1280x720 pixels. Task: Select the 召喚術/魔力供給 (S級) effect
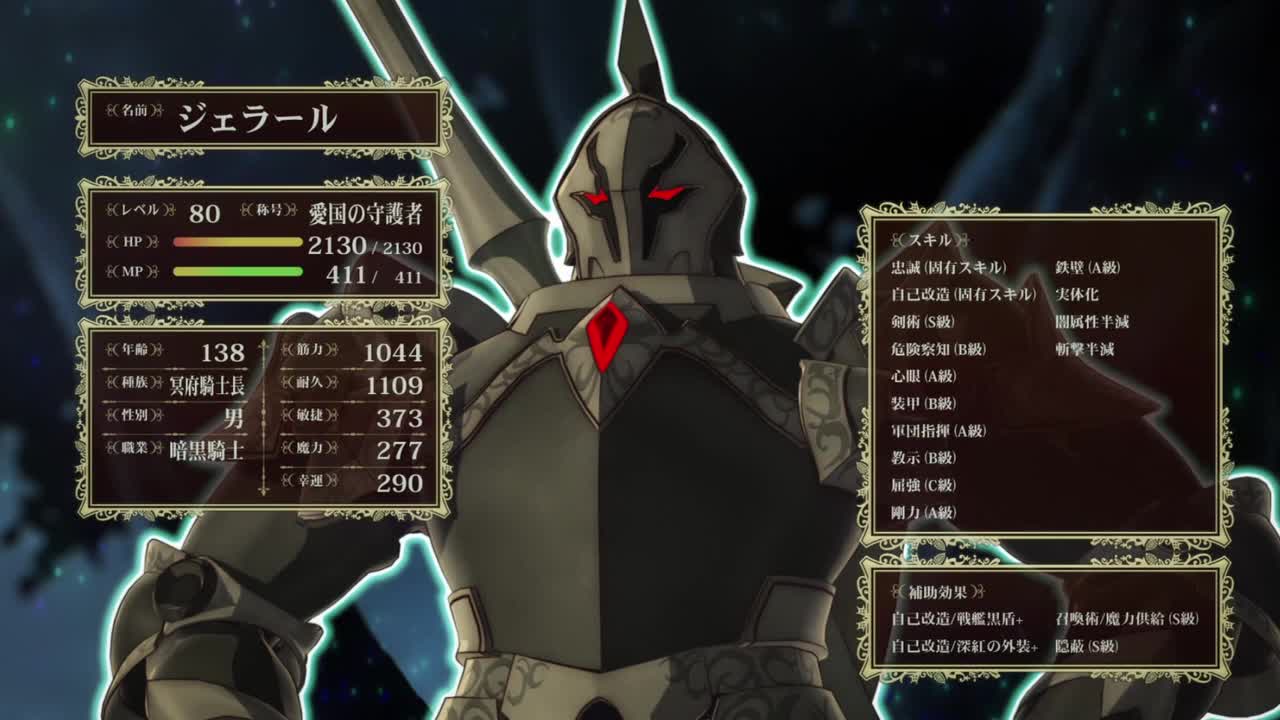pos(1127,619)
